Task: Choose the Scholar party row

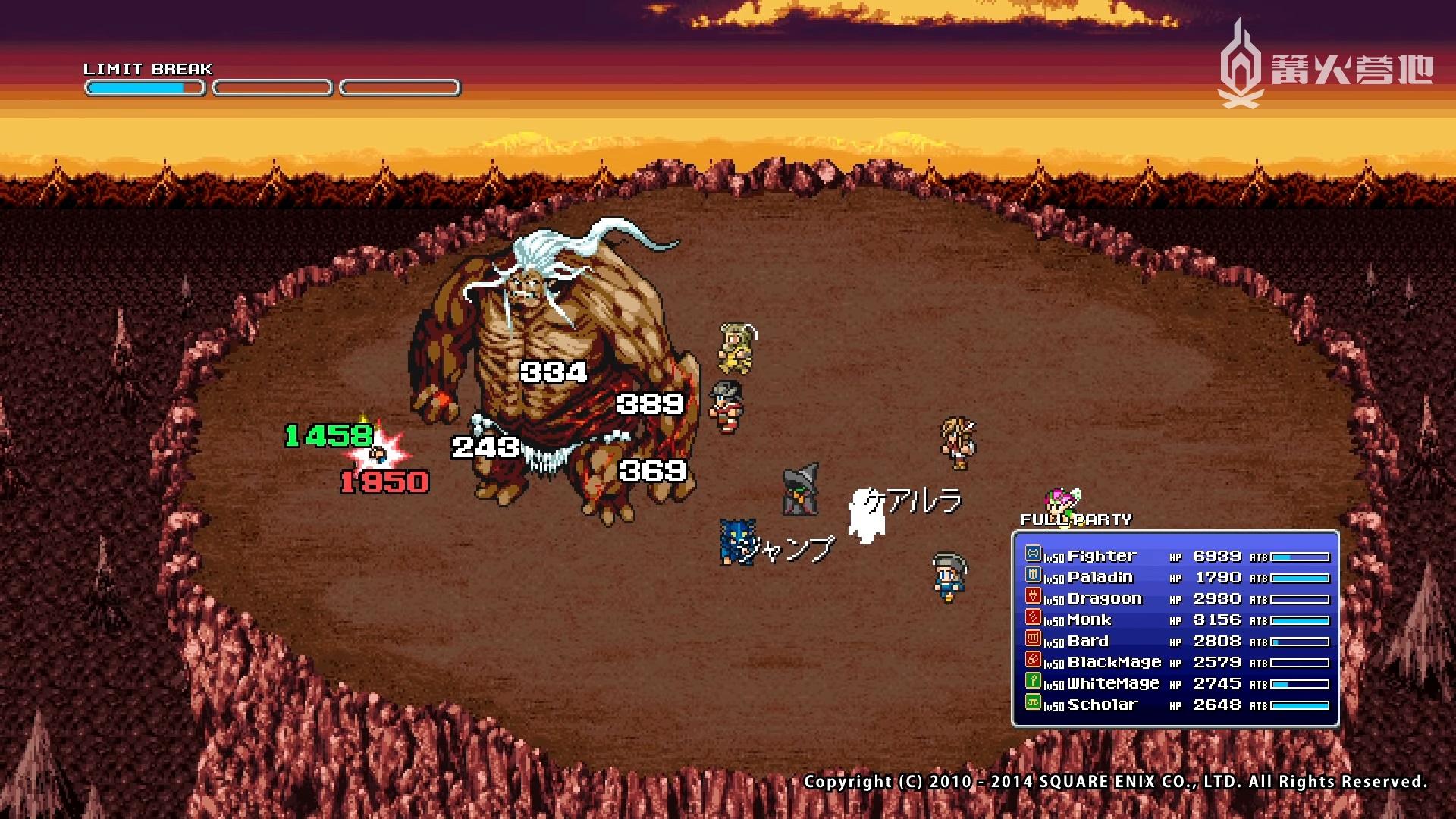Action: [x=1103, y=705]
